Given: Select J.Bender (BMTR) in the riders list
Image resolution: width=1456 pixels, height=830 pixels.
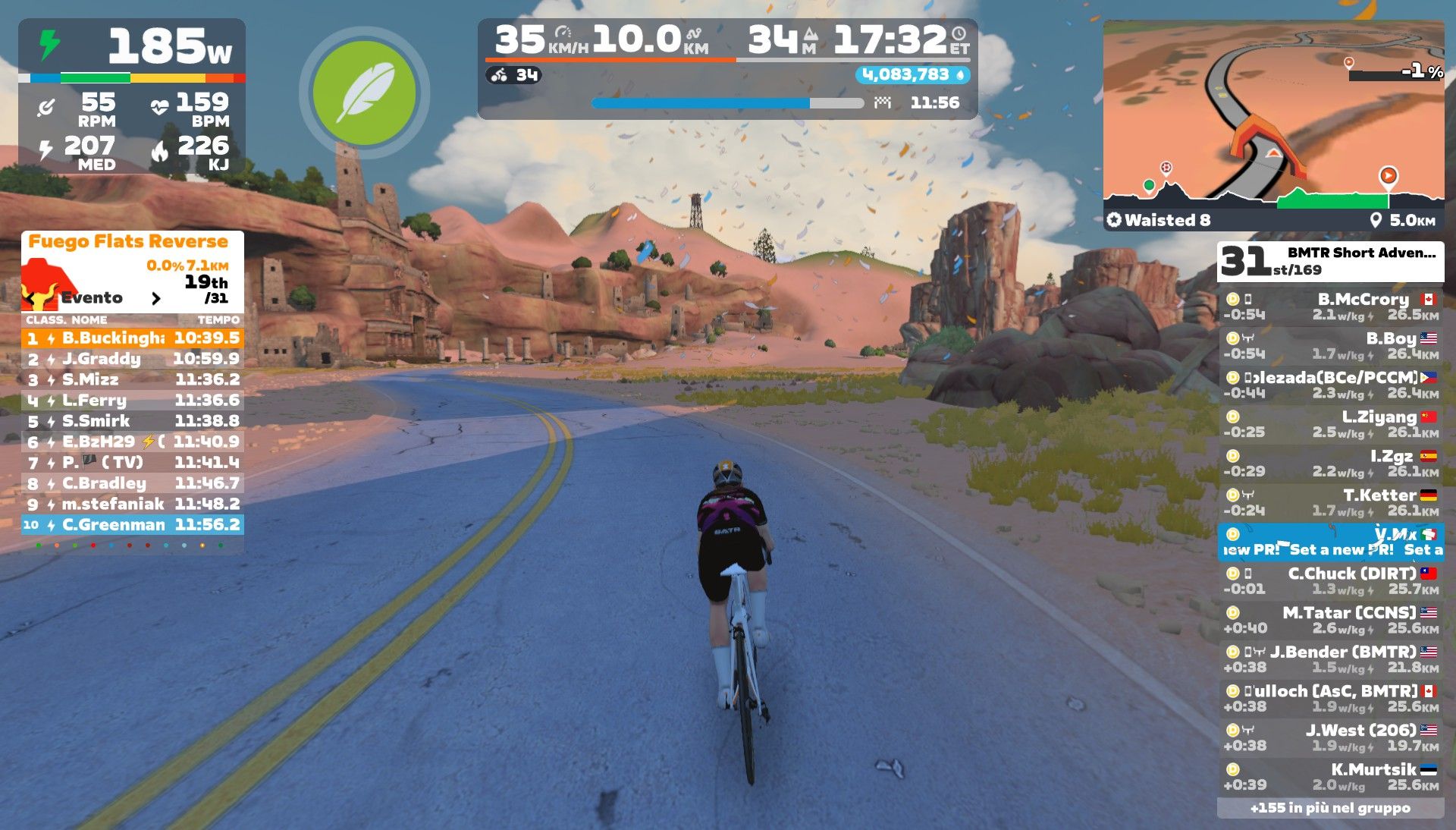Looking at the screenshot, I should pos(1330,659).
